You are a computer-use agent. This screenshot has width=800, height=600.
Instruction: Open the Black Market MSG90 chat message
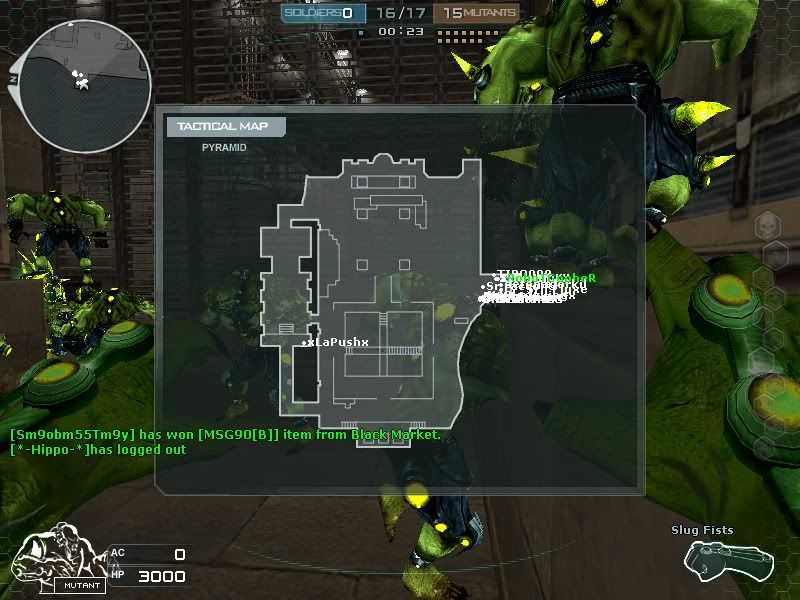[x=225, y=435]
